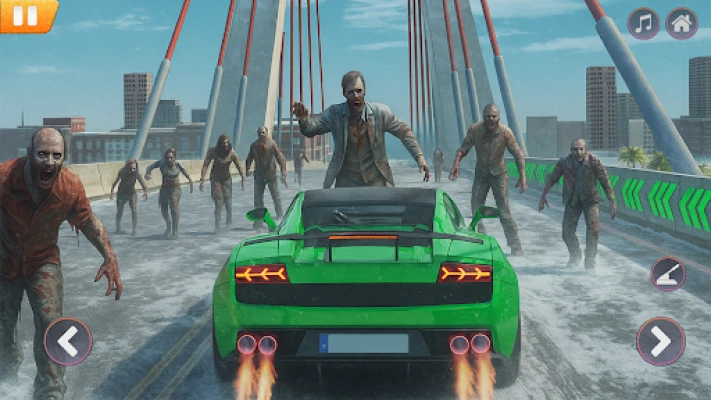The image size is (711, 400).
Task: Pause the game with the orange button
Action: coord(26,16)
